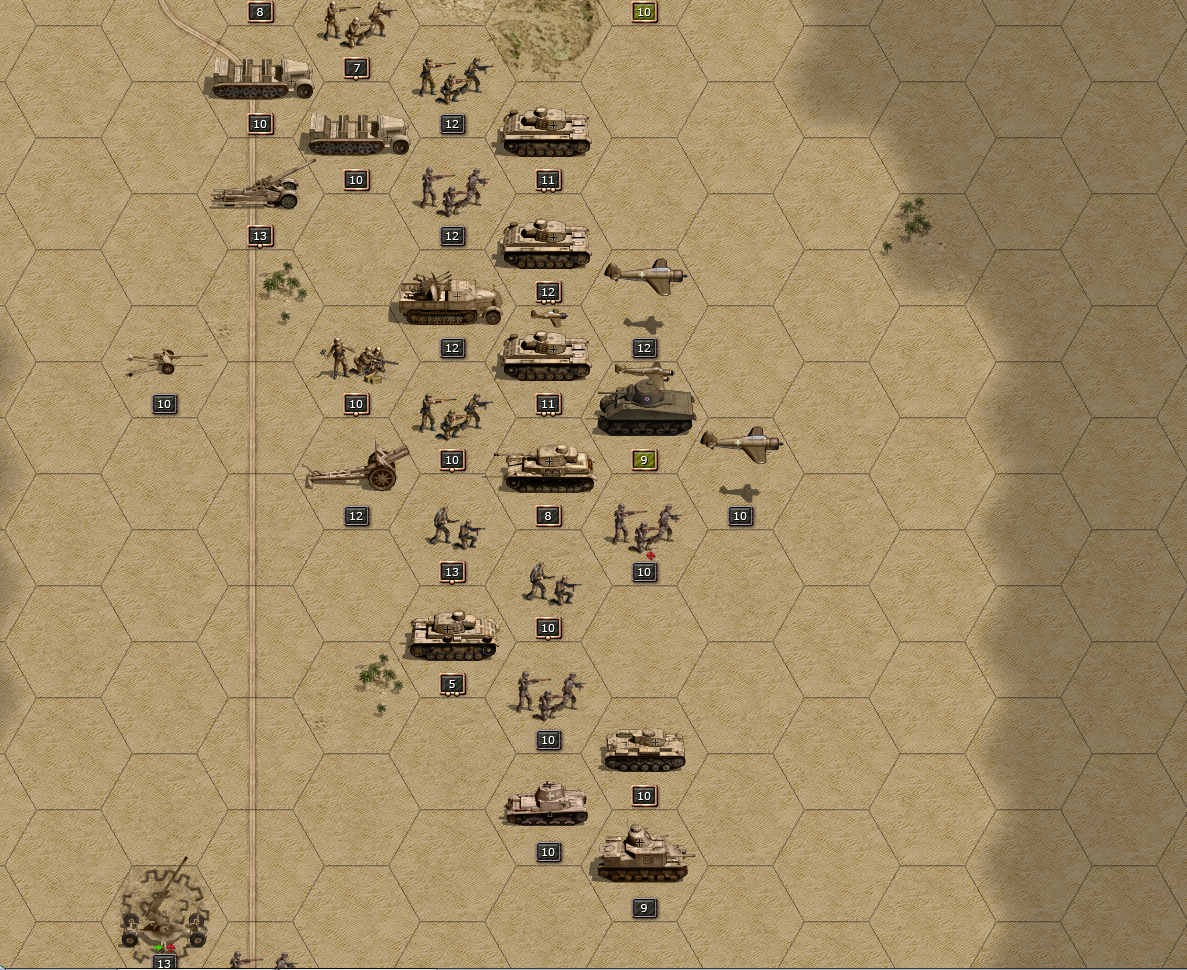The height and width of the screenshot is (970, 1187).
Task: Select the machine gun crew infantry unit
Action: pyautogui.click(x=357, y=360)
